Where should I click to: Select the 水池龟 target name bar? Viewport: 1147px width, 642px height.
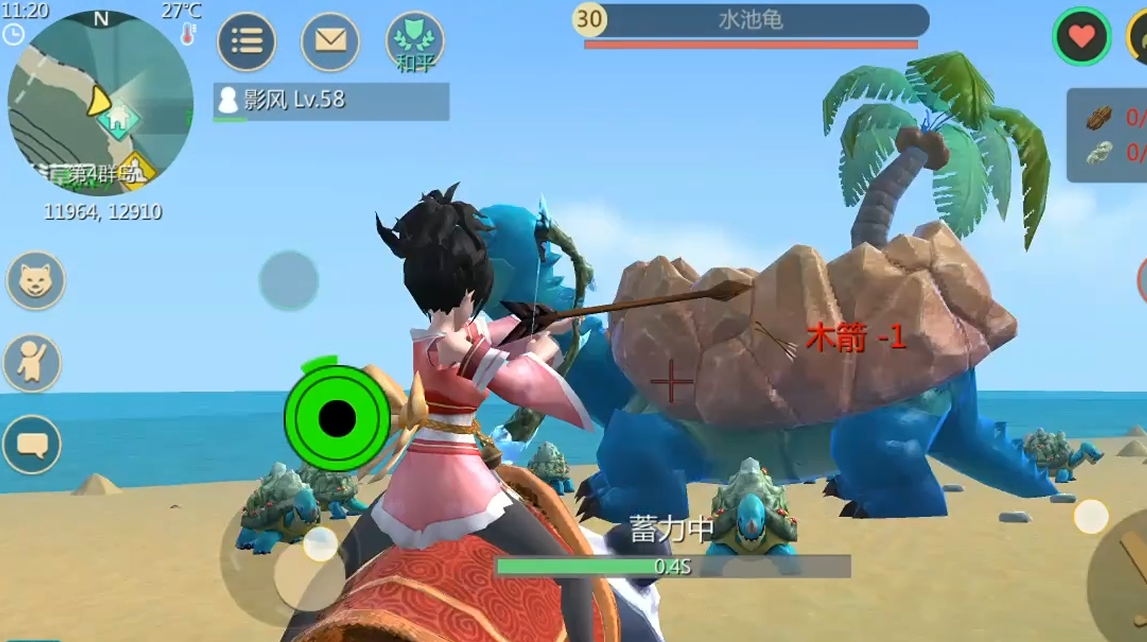click(751, 20)
